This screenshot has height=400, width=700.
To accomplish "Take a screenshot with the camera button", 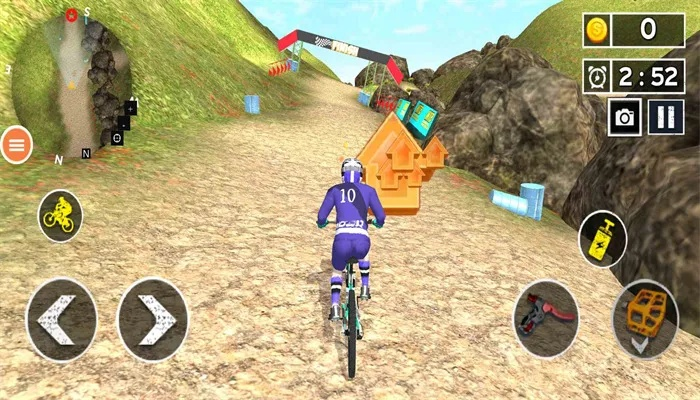I will [625, 117].
